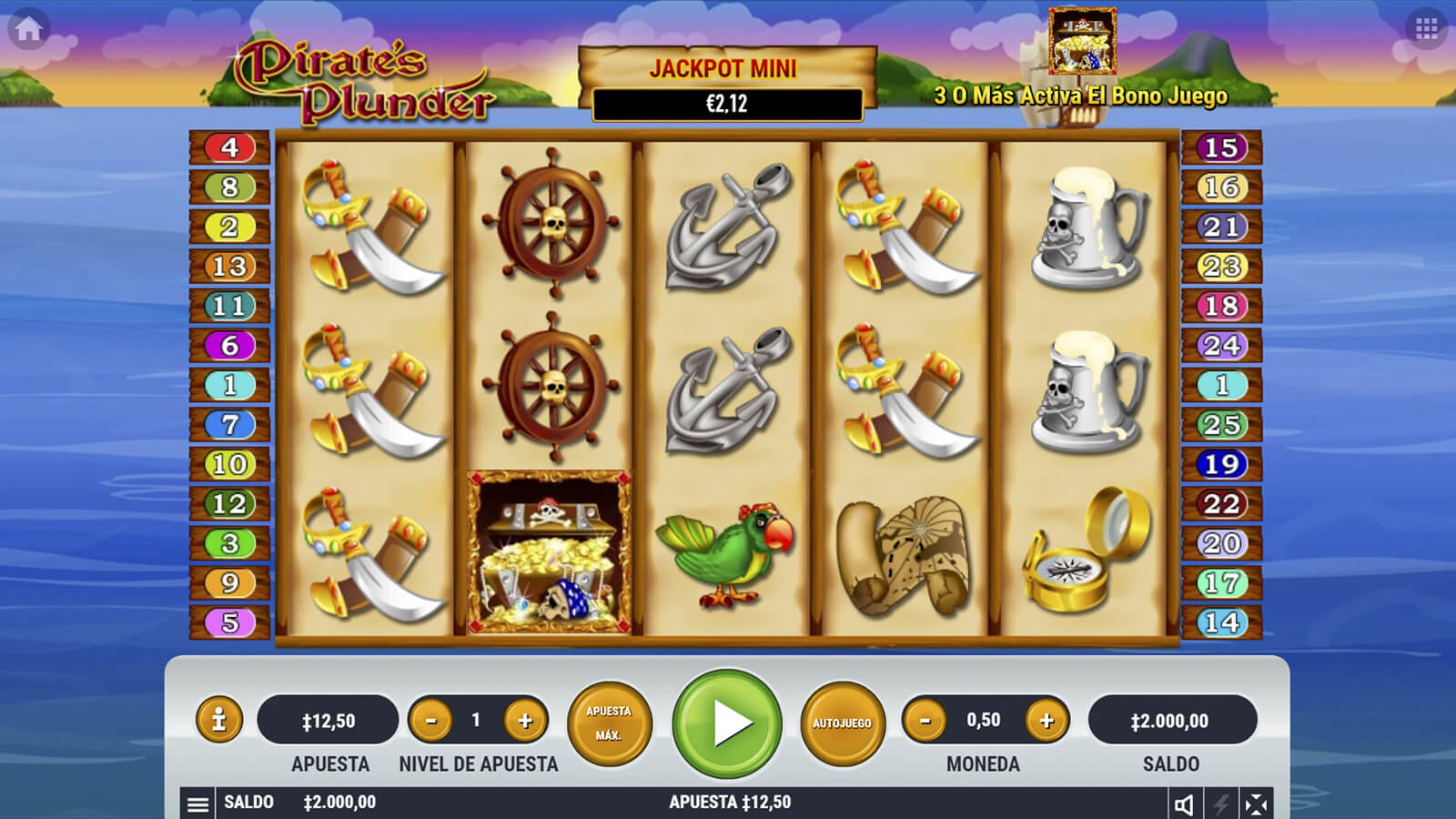
Task: Open the grid apps menu icon
Action: click(1426, 29)
